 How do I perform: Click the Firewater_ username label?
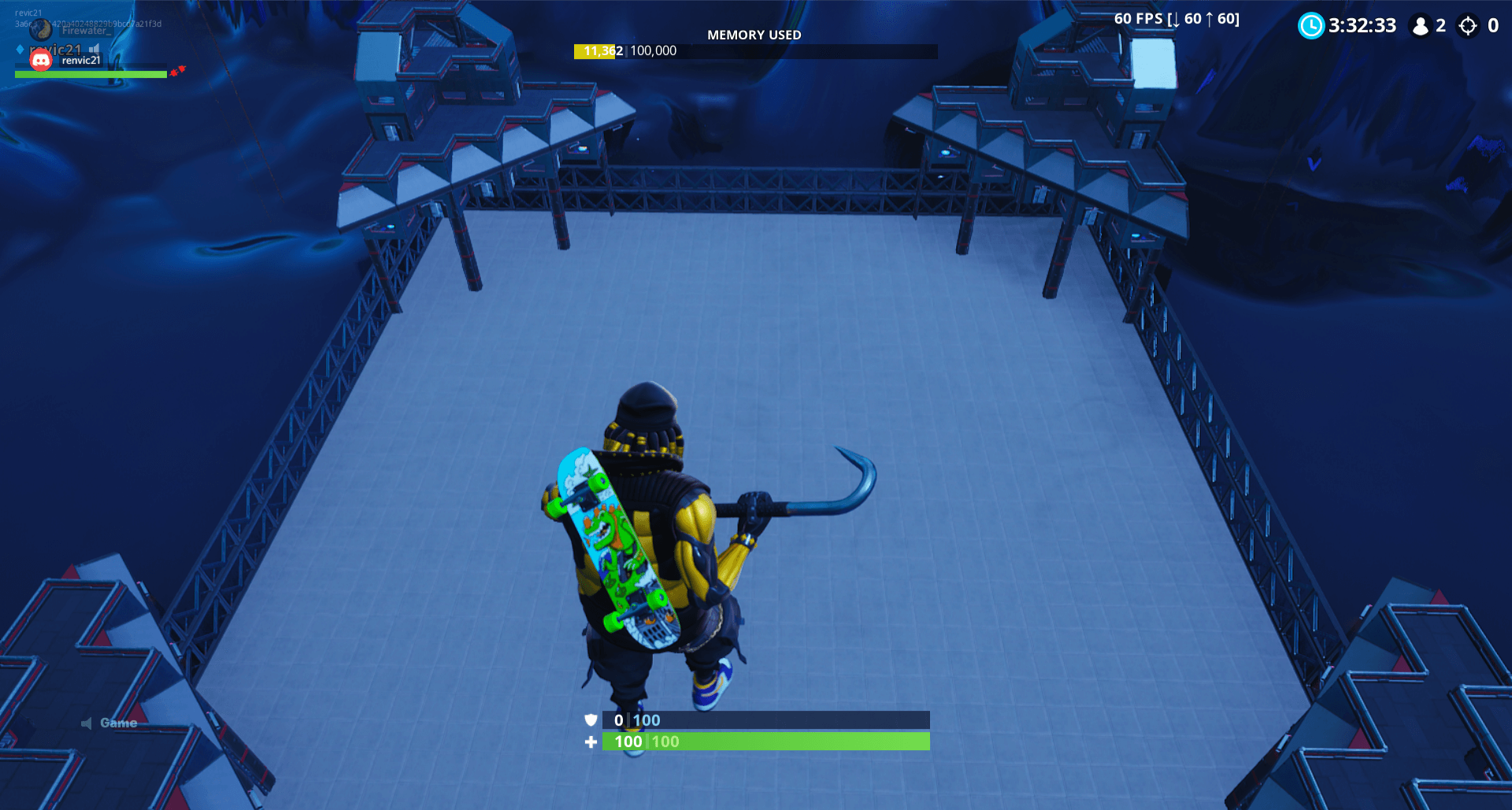pos(87,30)
